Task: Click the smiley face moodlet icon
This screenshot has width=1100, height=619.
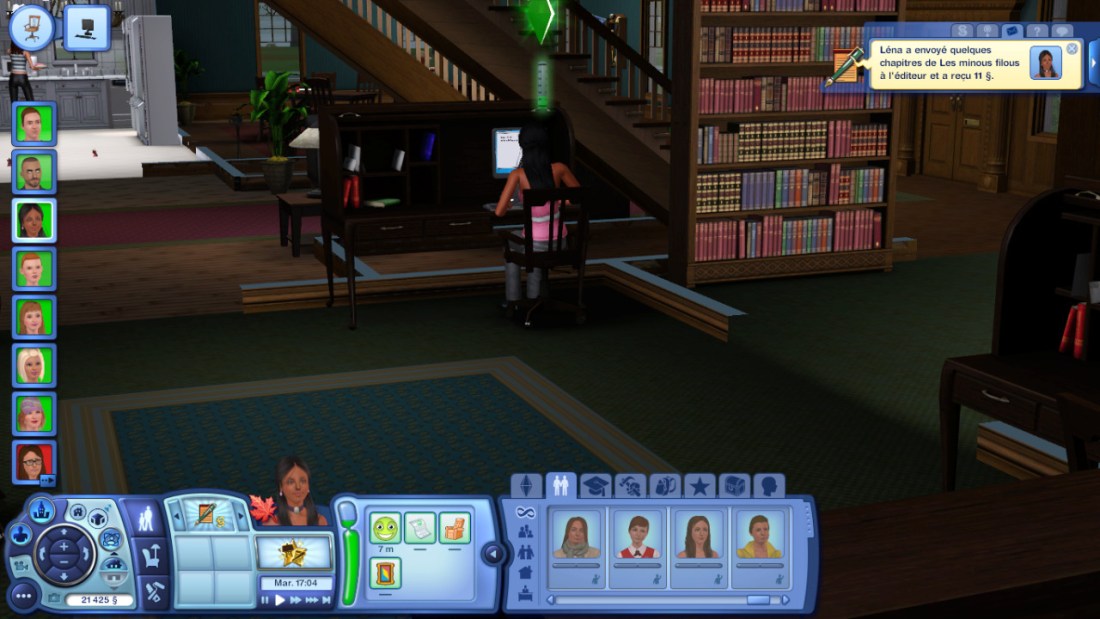Action: click(385, 527)
